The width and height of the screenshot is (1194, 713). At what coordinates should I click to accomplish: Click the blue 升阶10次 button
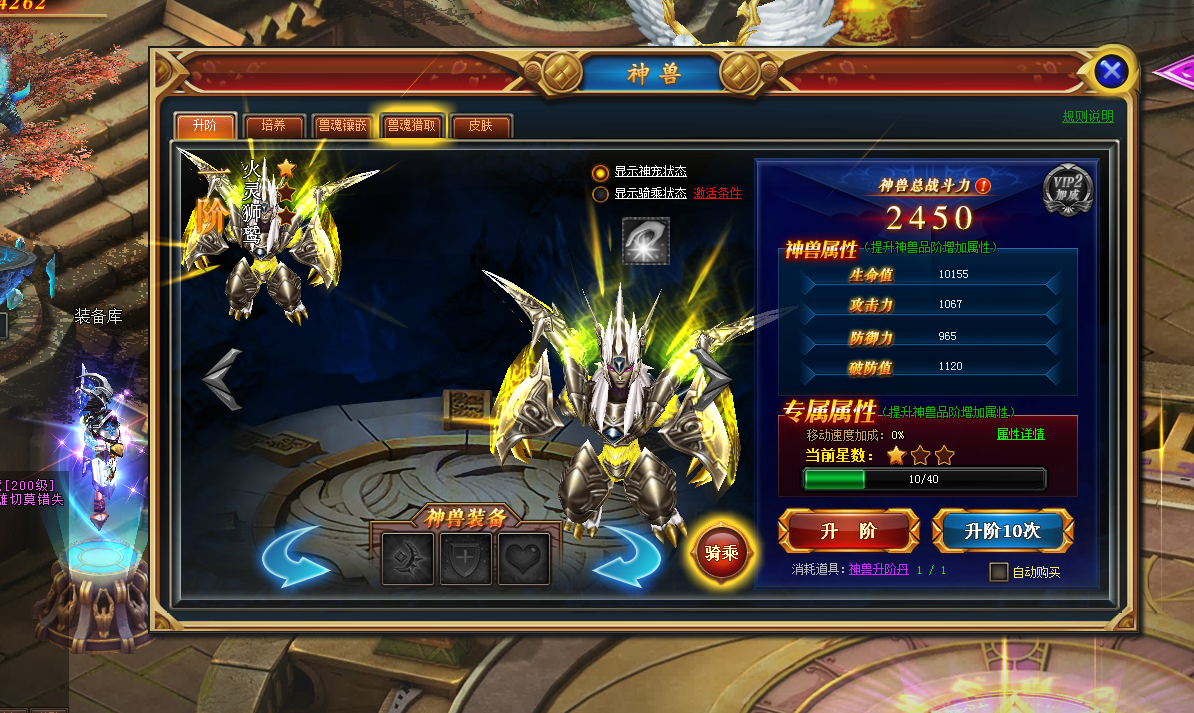[1002, 531]
